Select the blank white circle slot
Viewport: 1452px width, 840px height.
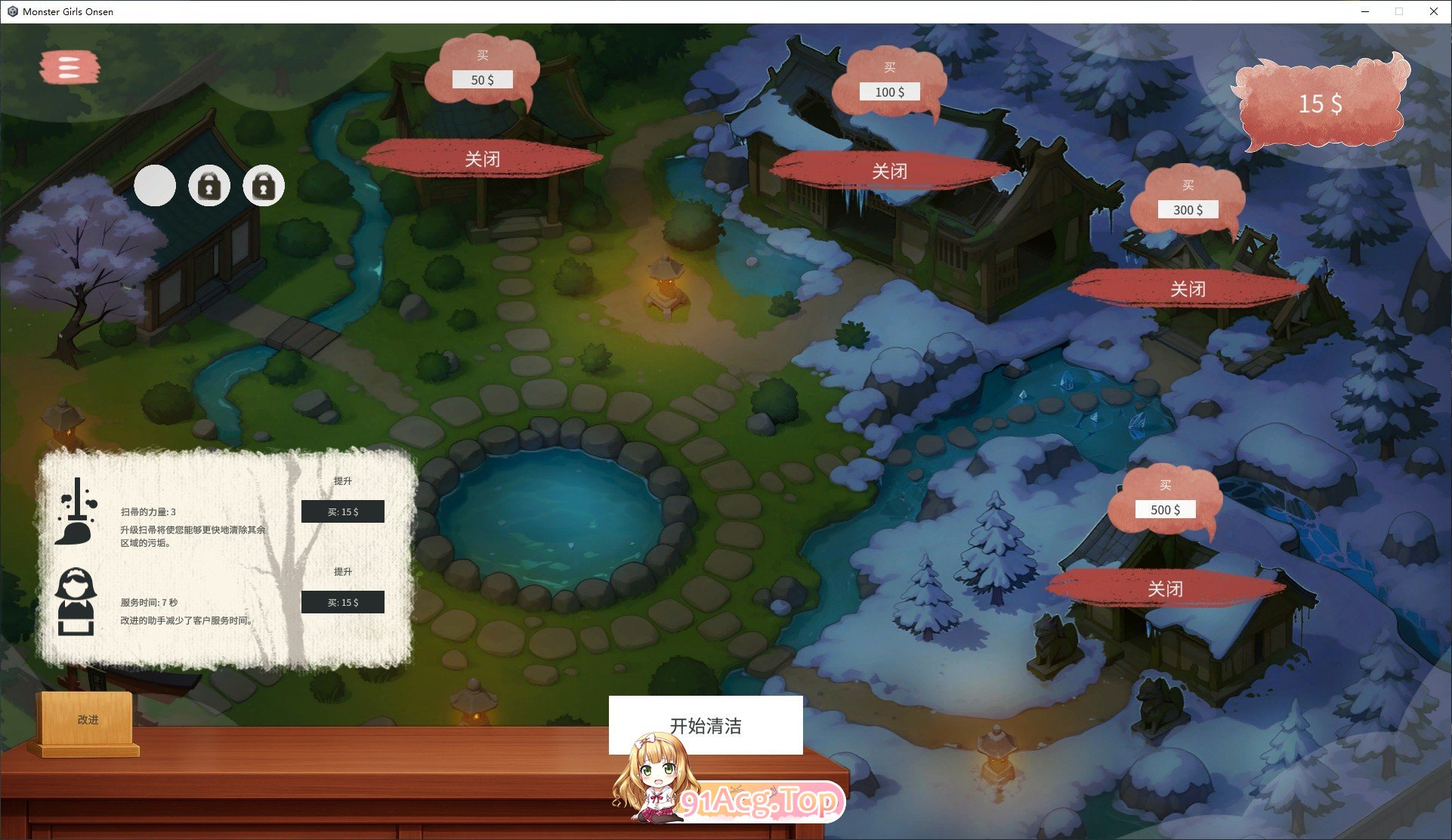(155, 185)
